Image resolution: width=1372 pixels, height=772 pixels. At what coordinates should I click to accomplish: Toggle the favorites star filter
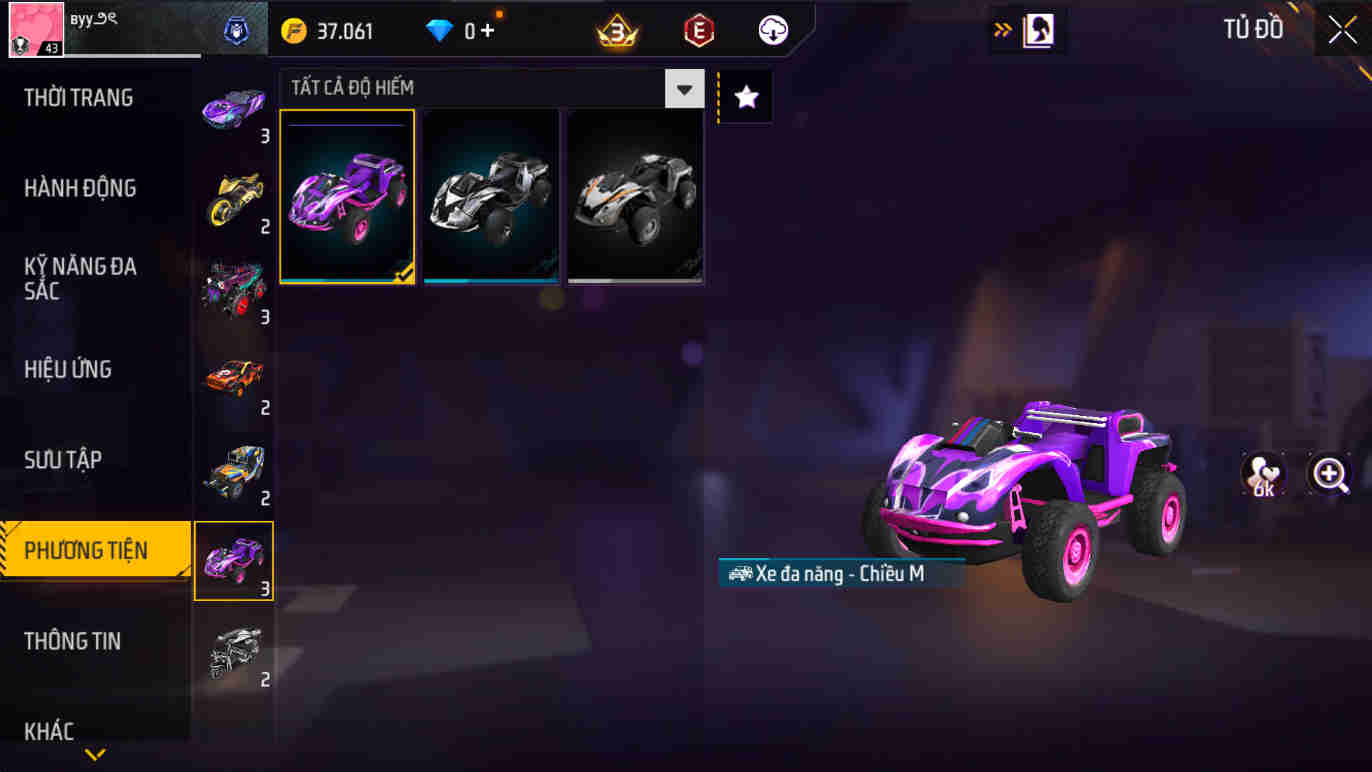[745, 95]
